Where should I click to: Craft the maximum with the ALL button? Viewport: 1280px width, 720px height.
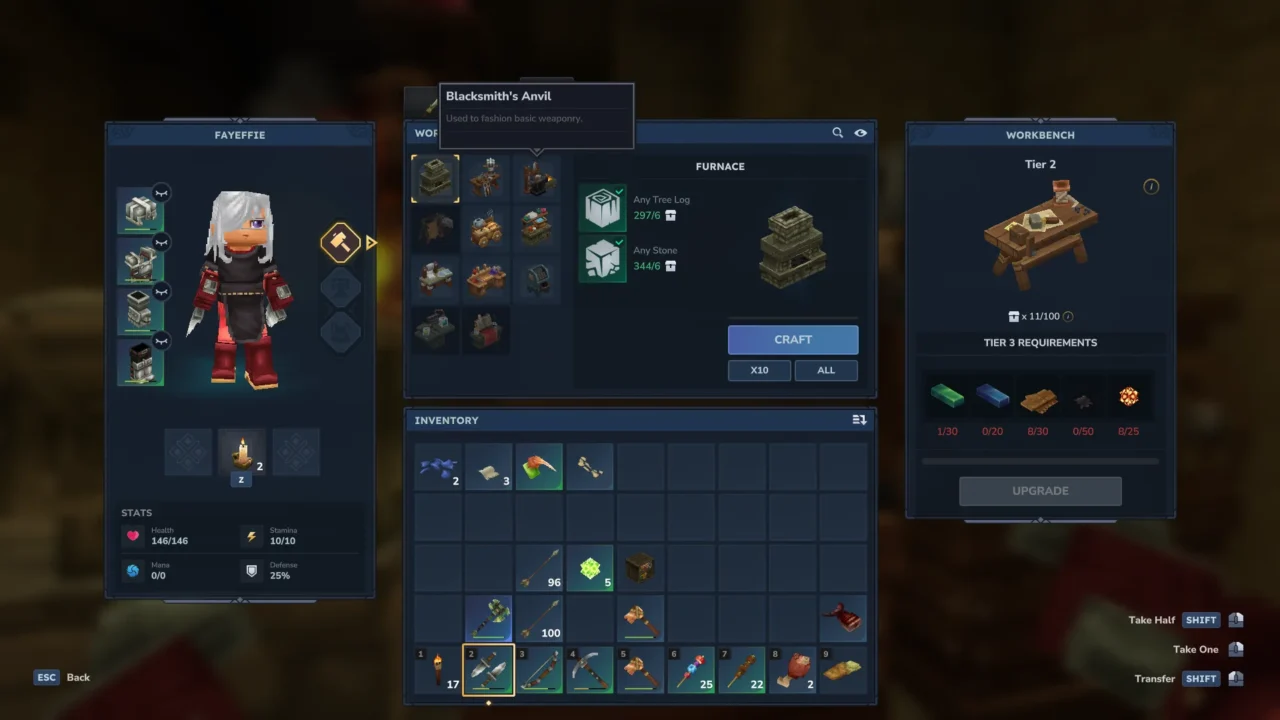pos(826,370)
